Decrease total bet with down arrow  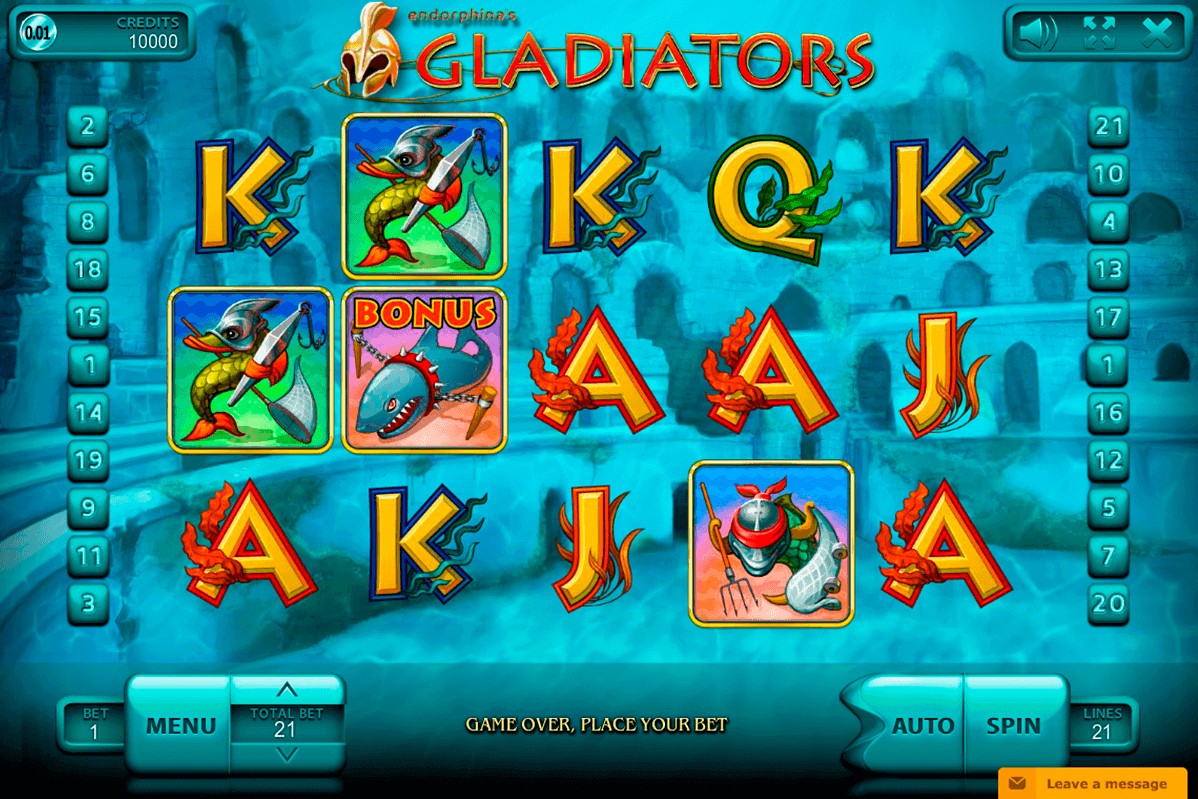point(286,755)
